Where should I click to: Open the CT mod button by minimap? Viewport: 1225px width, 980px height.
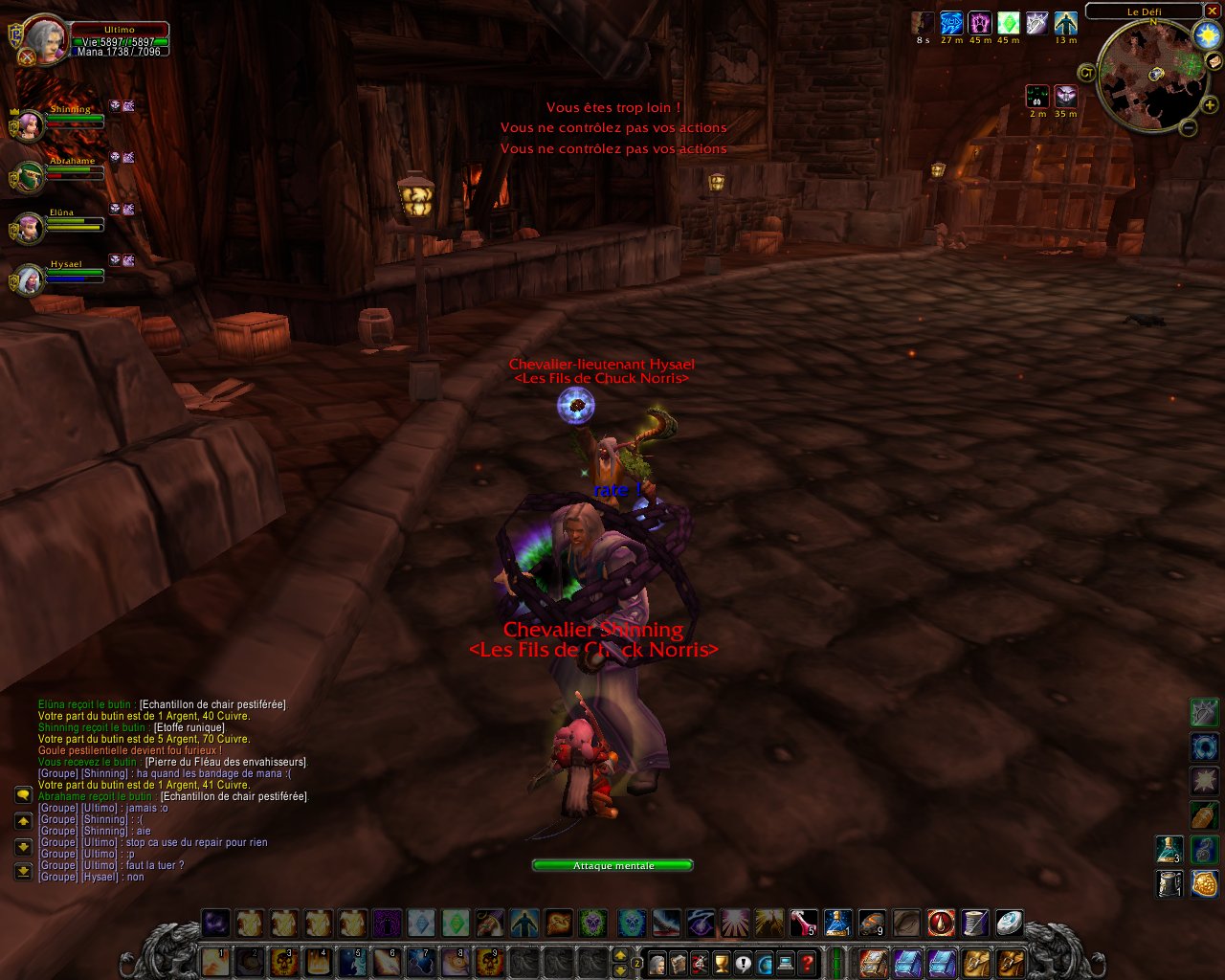tap(1086, 72)
